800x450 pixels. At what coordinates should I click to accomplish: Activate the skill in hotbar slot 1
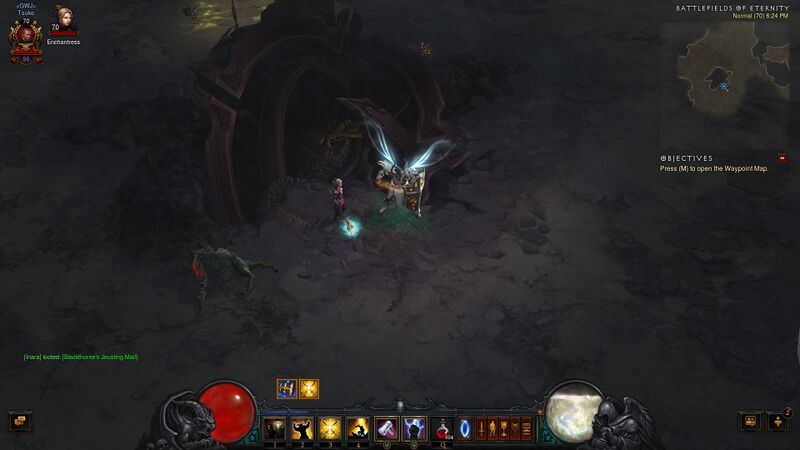pyautogui.click(x=273, y=429)
